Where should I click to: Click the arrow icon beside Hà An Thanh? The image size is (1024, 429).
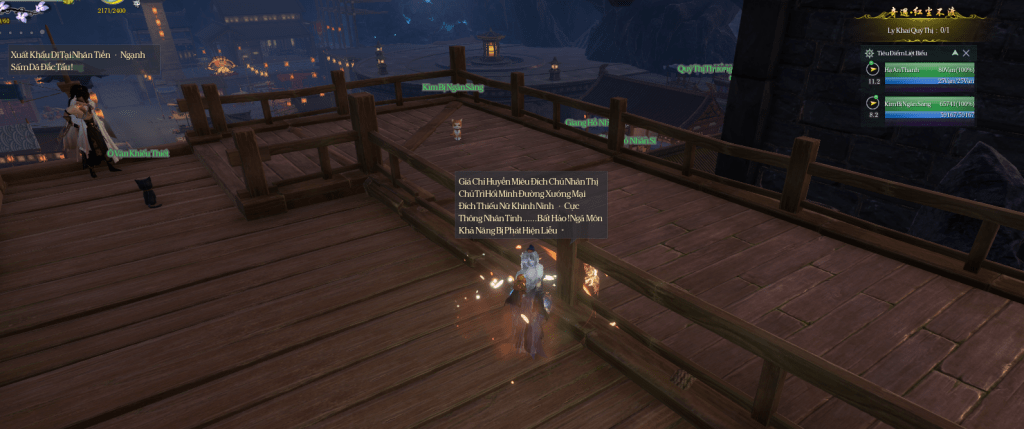(873, 70)
